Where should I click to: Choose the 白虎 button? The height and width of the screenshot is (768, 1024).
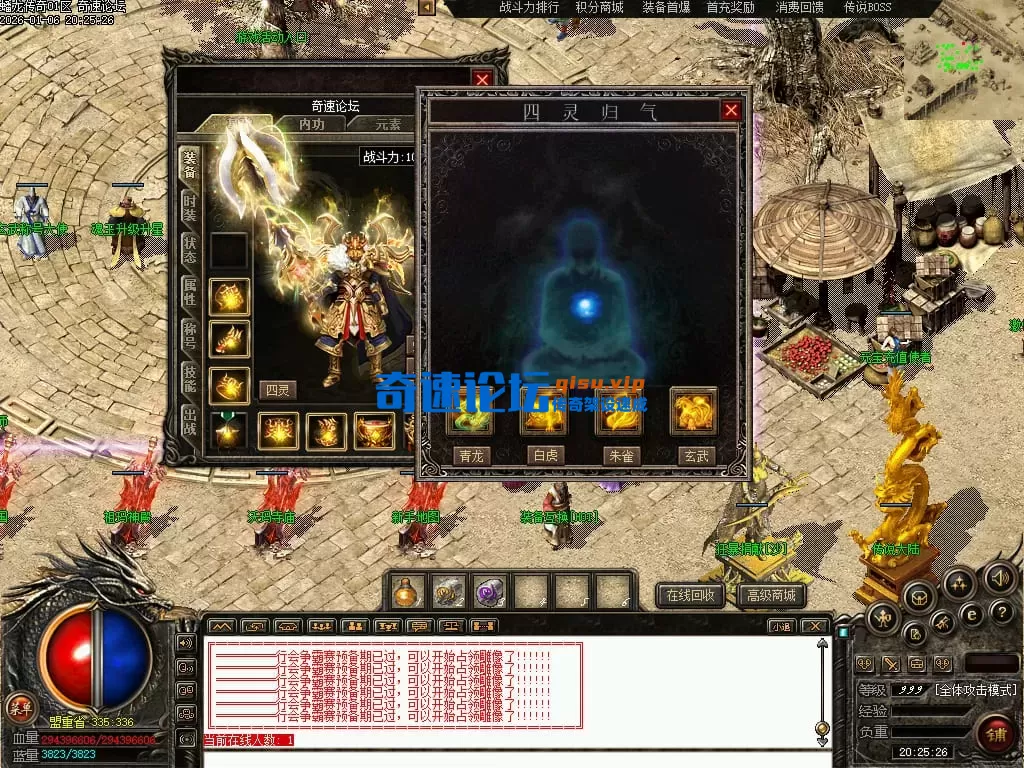[x=546, y=455]
